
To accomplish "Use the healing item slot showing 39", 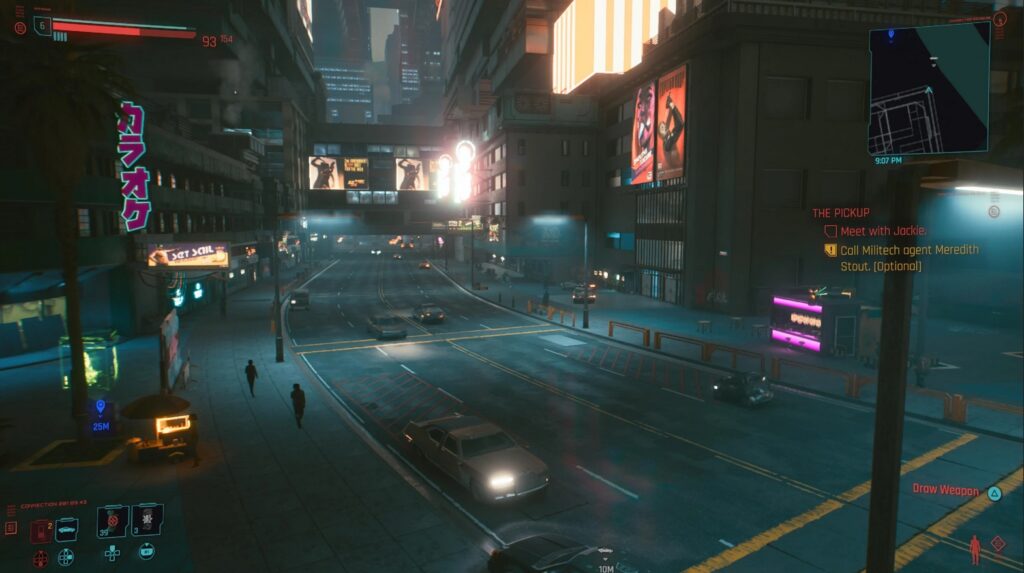I will pos(111,522).
